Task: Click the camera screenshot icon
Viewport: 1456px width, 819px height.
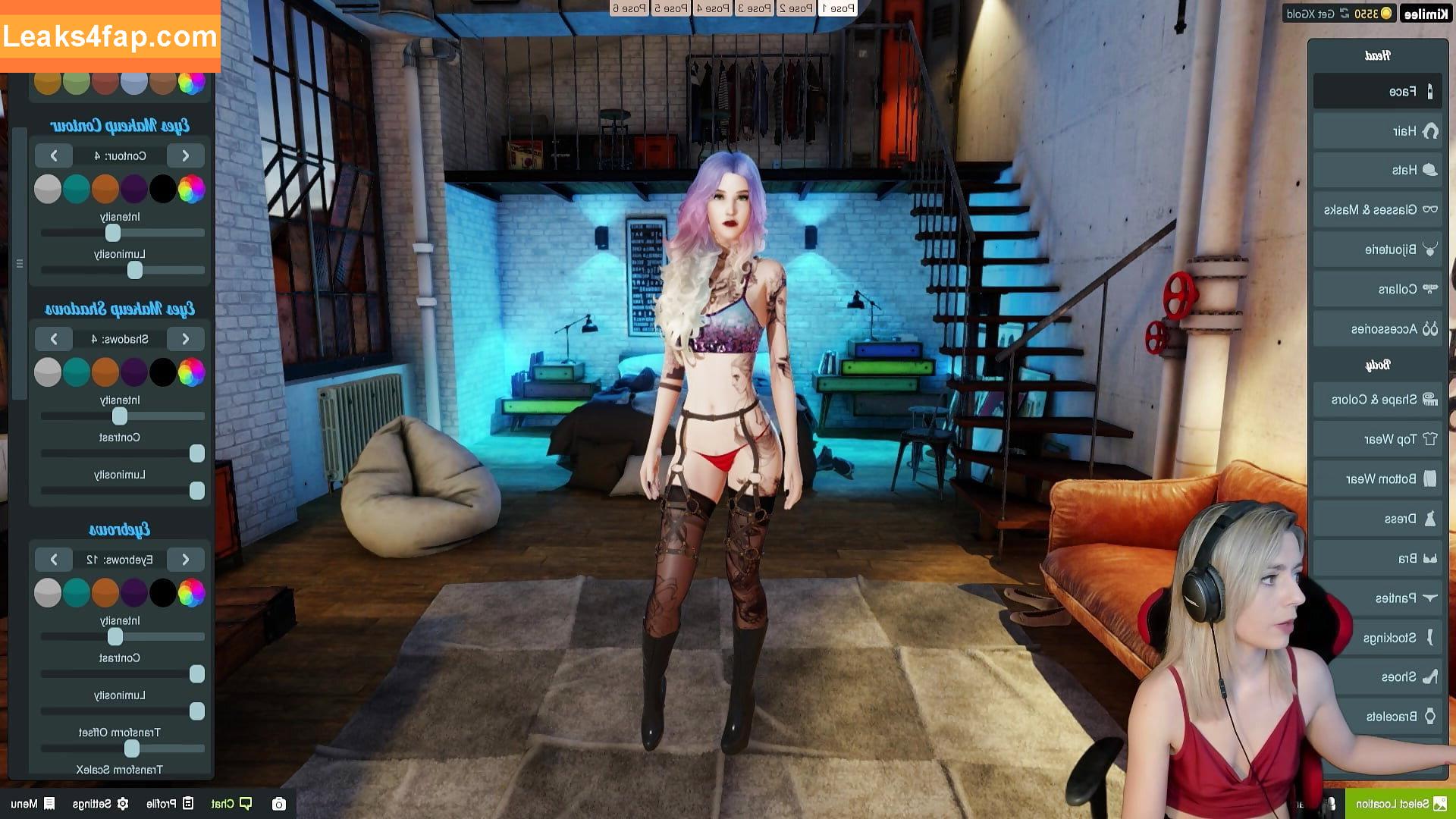Action: (x=279, y=804)
